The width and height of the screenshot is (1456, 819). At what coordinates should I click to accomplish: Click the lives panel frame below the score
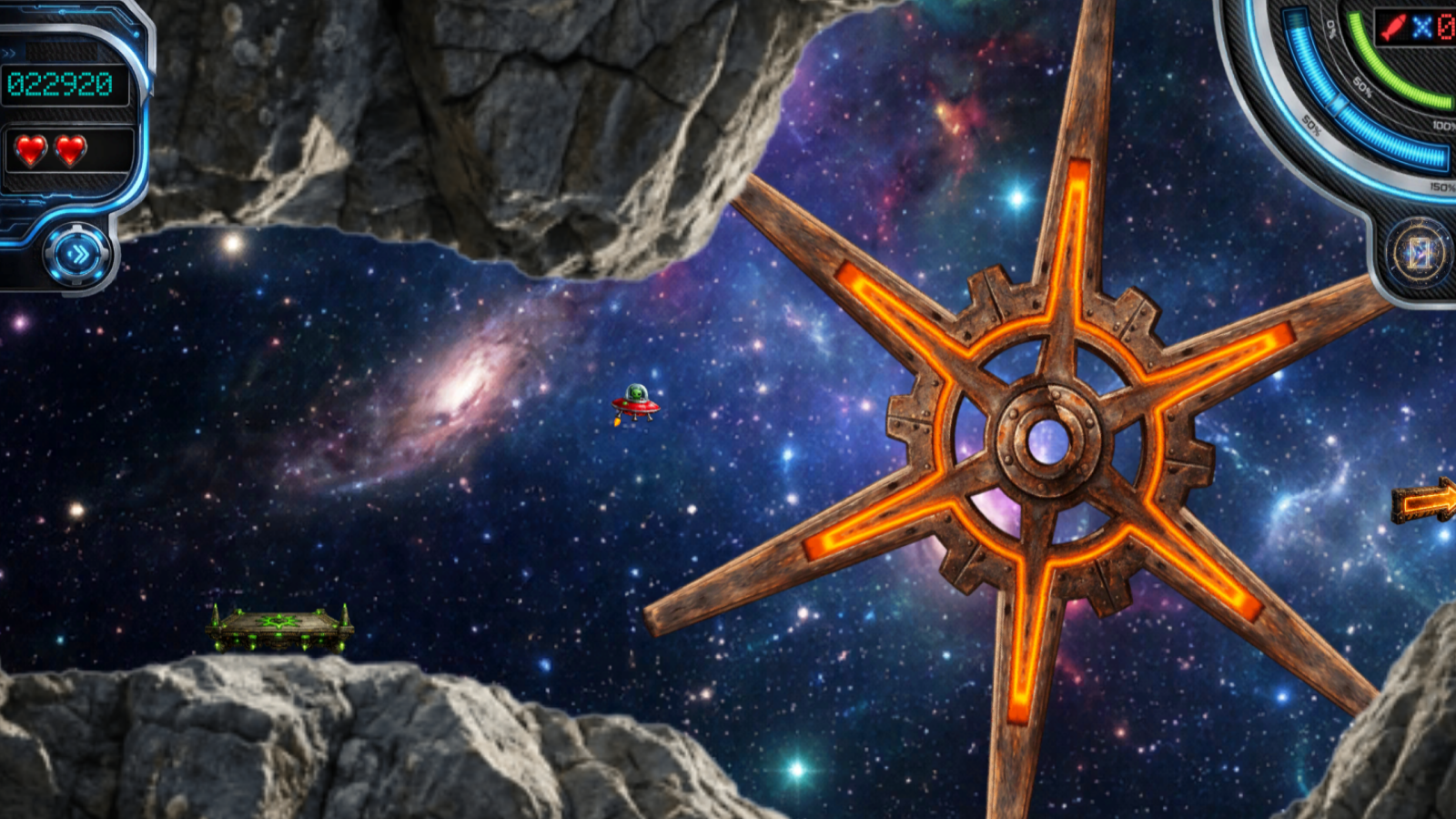pyautogui.click(x=105, y=150)
